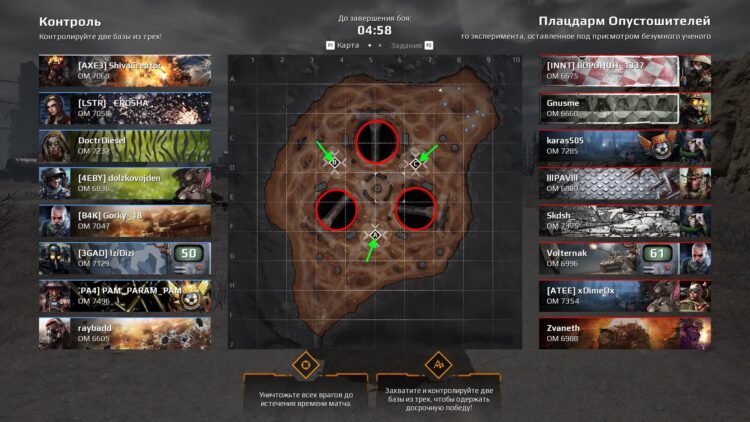Select PAM_PARAM_PAM in the left roster
The image size is (750, 422).
125,296
